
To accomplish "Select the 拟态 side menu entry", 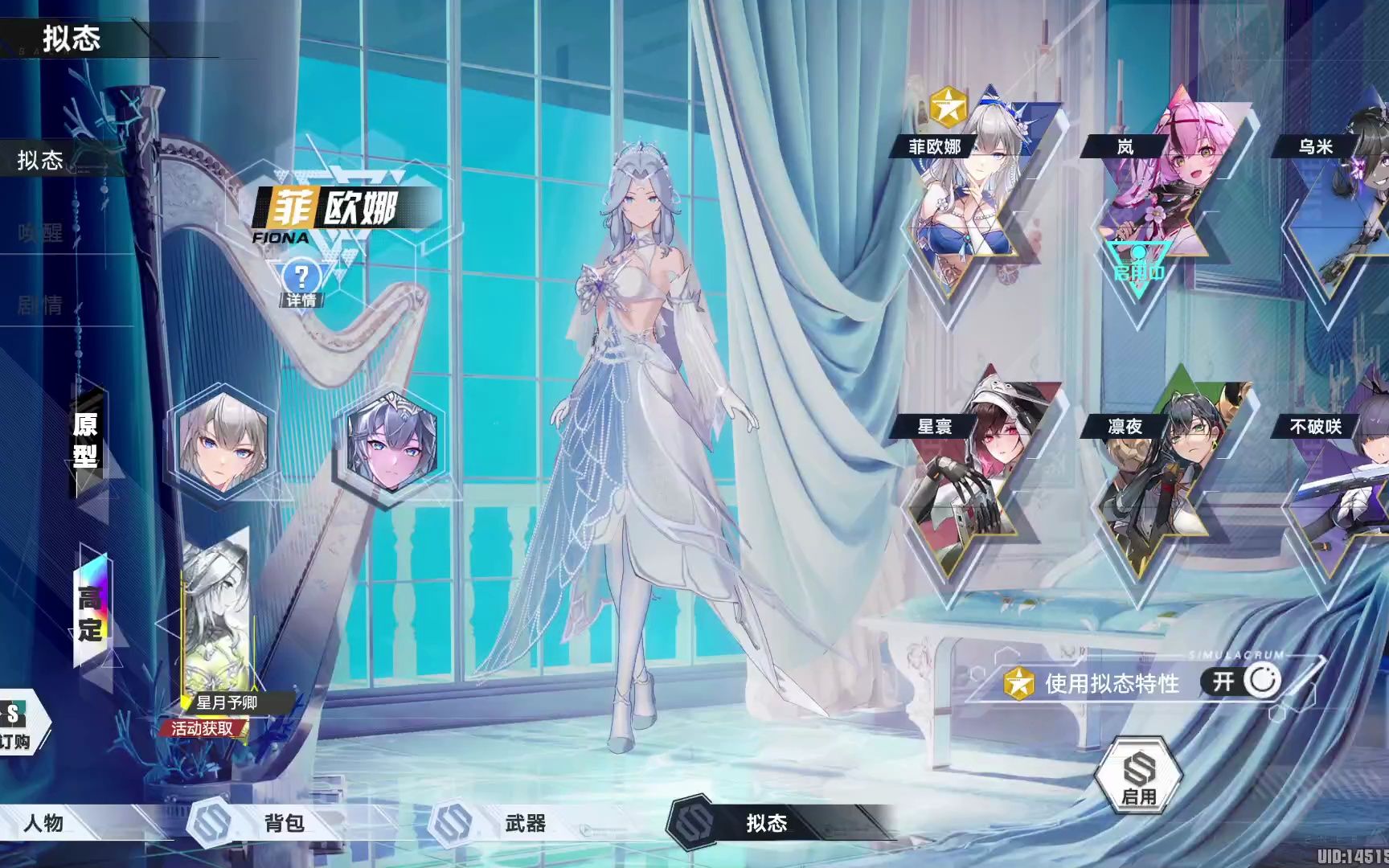I will (x=40, y=160).
